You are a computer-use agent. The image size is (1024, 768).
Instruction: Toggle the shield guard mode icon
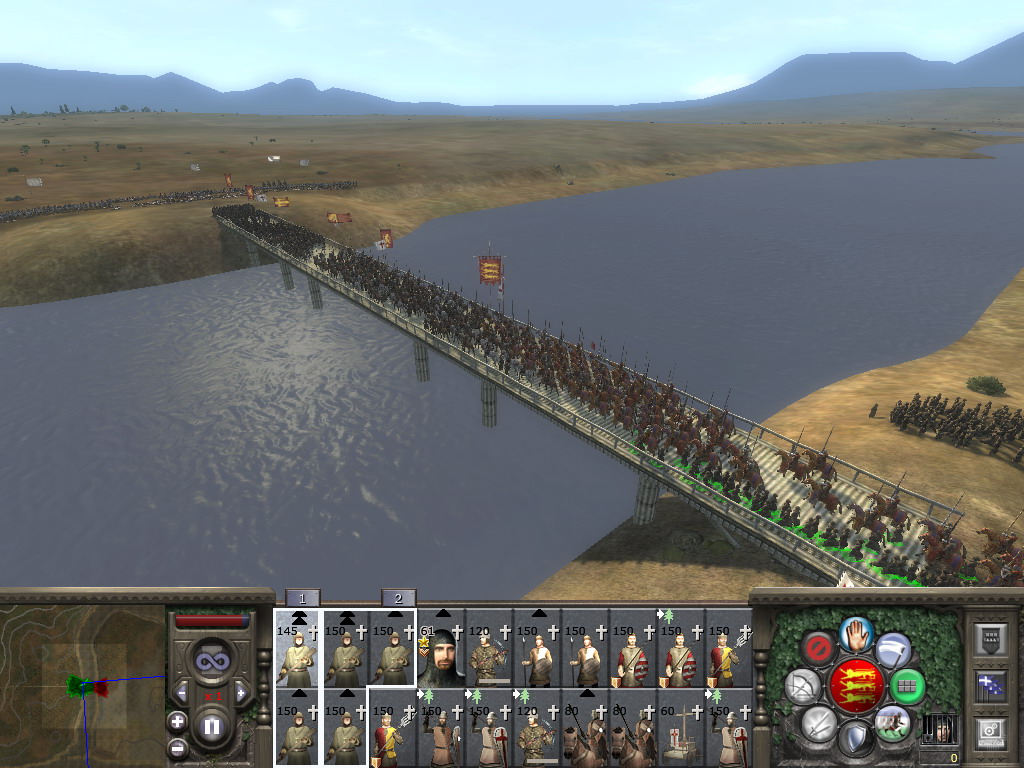coord(855,740)
